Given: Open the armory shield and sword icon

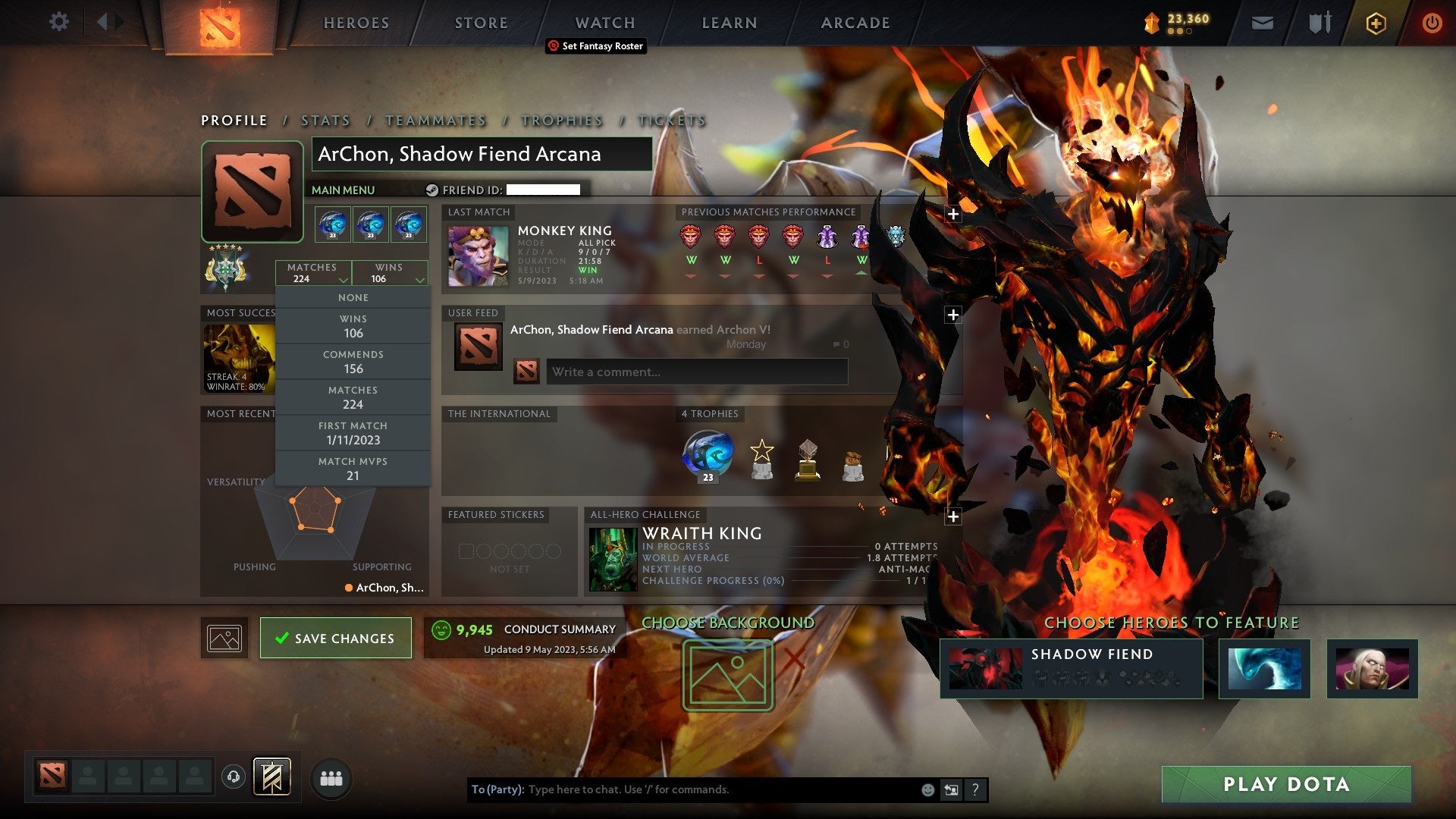Looking at the screenshot, I should (x=1319, y=23).
